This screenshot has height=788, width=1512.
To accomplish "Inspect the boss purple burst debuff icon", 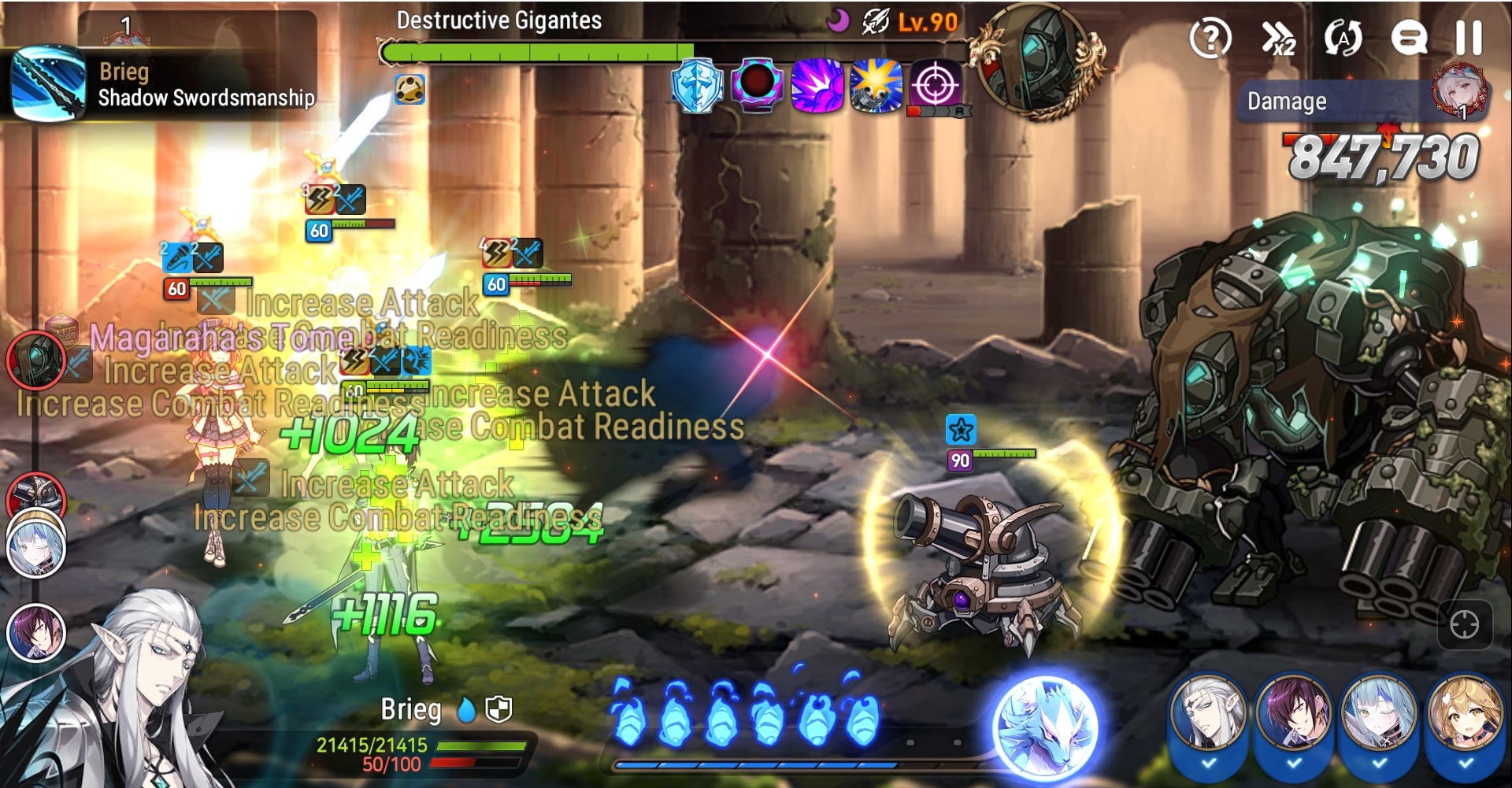I will [817, 84].
